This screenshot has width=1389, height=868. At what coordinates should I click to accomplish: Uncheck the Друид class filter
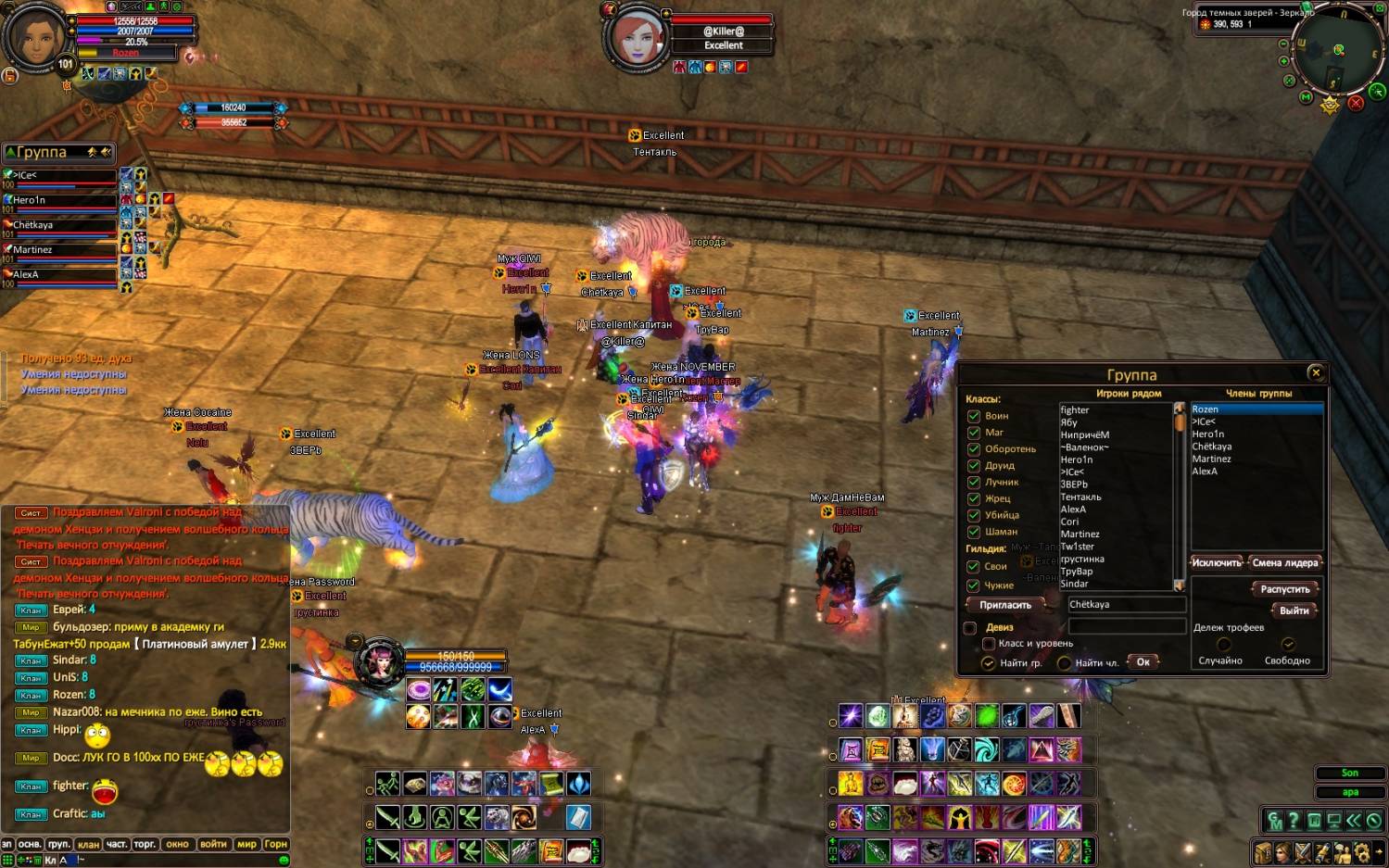pos(974,466)
